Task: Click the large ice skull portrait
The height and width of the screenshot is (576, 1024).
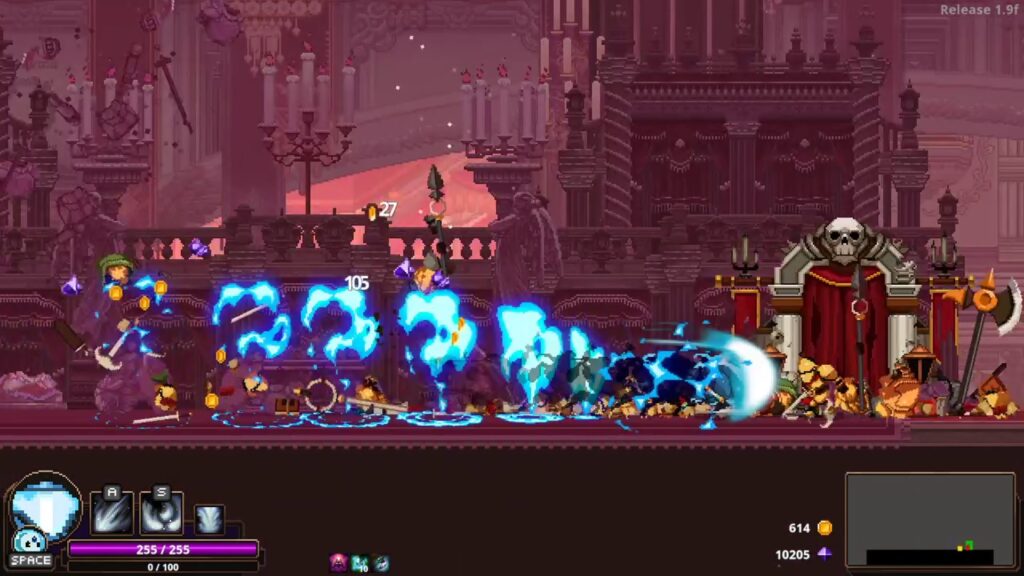Action: (46, 507)
